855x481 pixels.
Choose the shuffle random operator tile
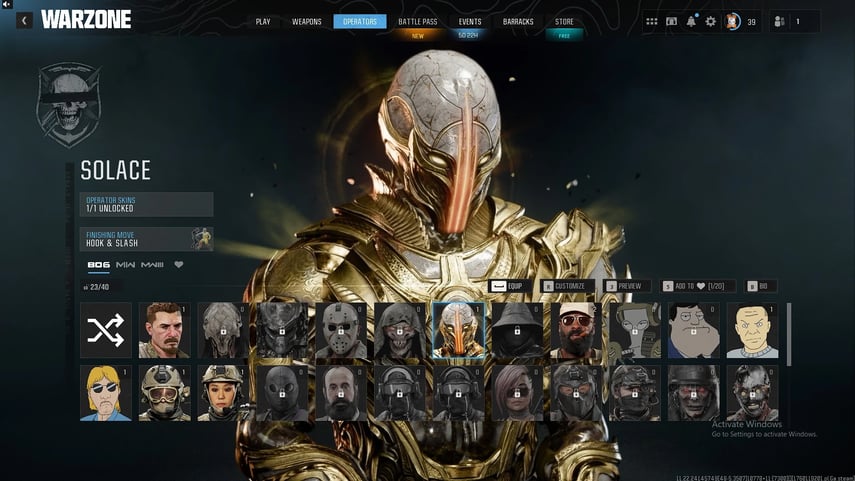106,331
